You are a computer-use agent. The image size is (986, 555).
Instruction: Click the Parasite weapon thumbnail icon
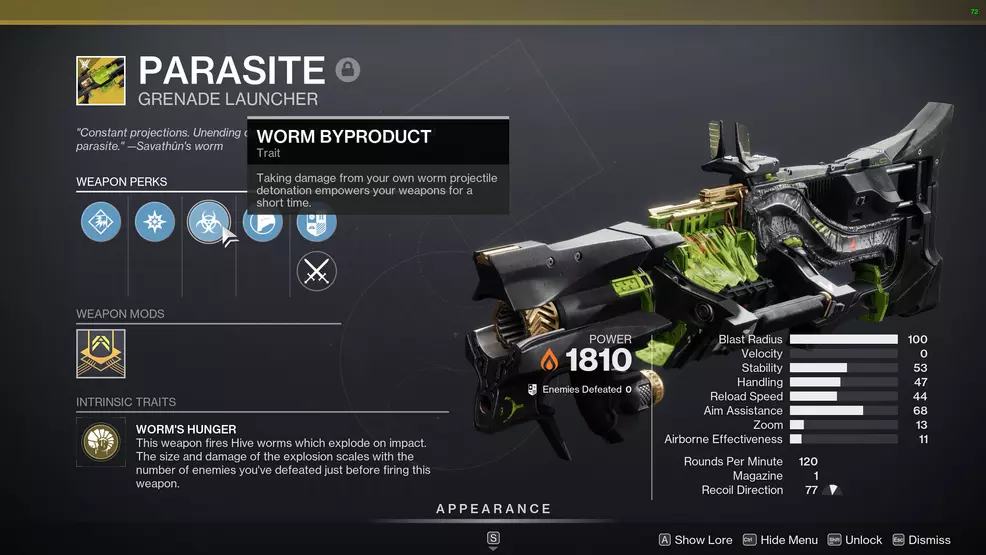pos(101,80)
